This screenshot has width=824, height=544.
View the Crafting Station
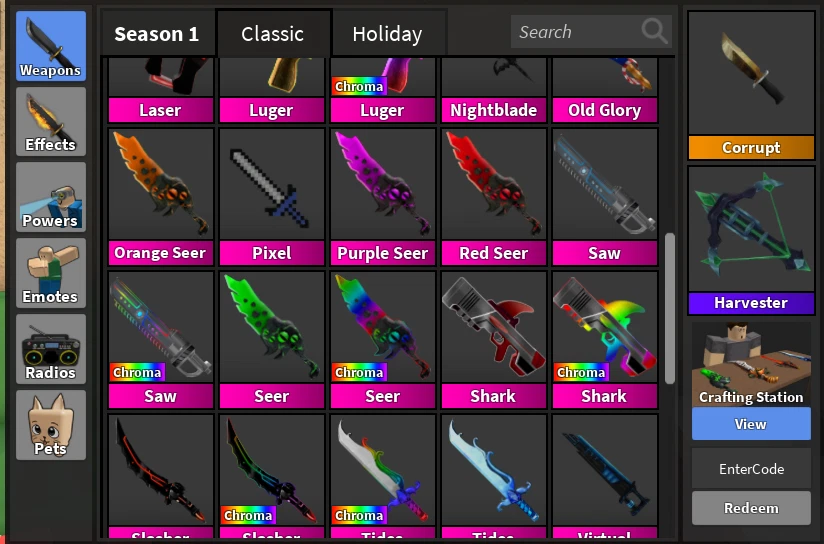point(751,424)
